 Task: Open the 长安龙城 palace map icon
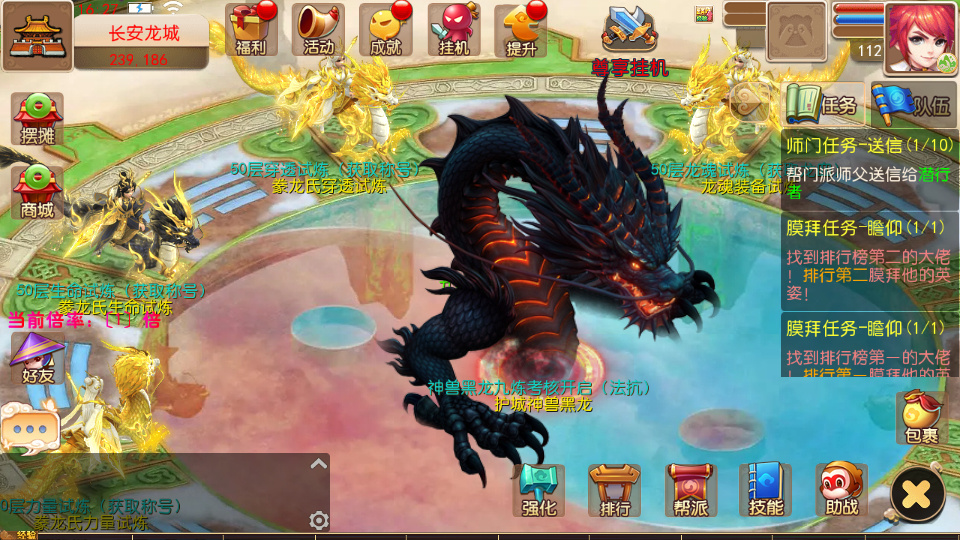37,36
